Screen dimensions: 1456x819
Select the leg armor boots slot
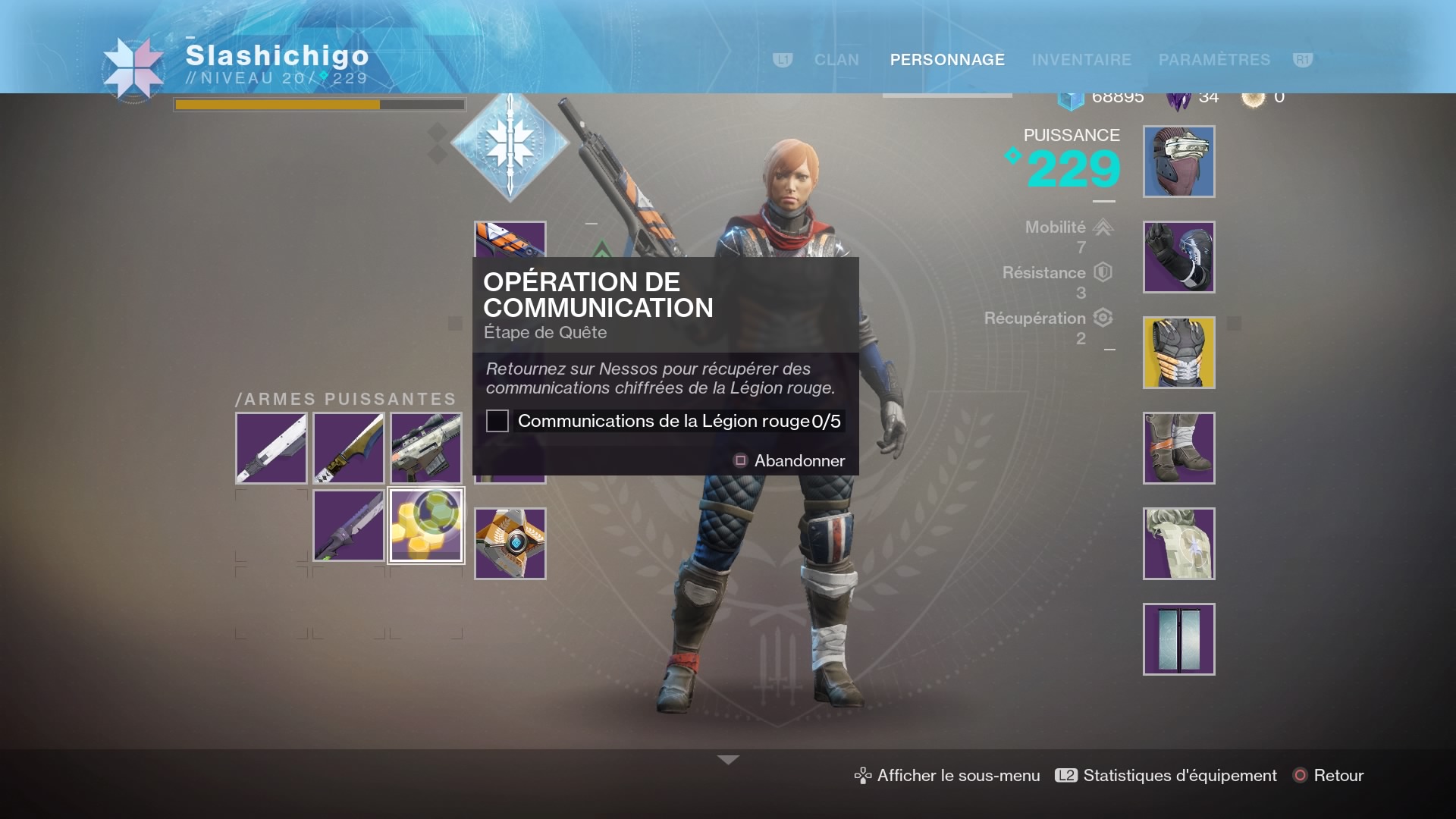(x=1178, y=448)
